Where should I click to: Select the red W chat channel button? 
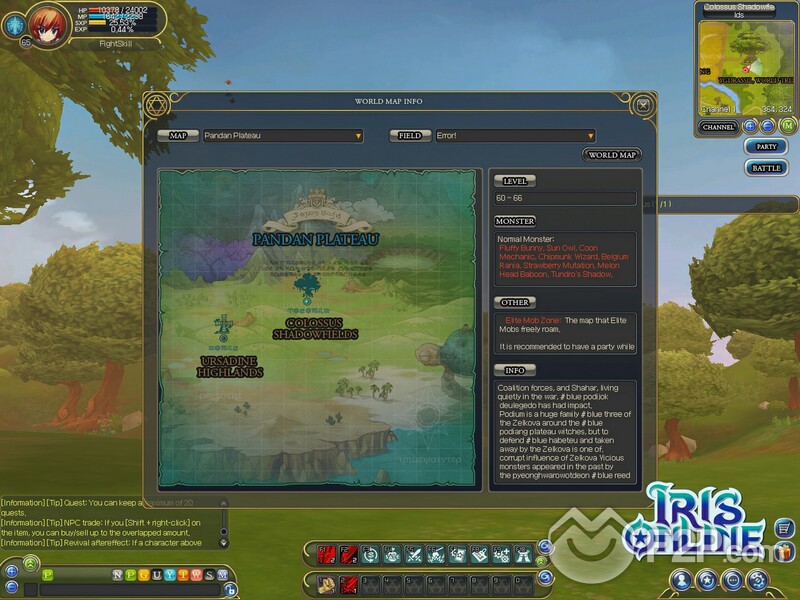(195, 574)
